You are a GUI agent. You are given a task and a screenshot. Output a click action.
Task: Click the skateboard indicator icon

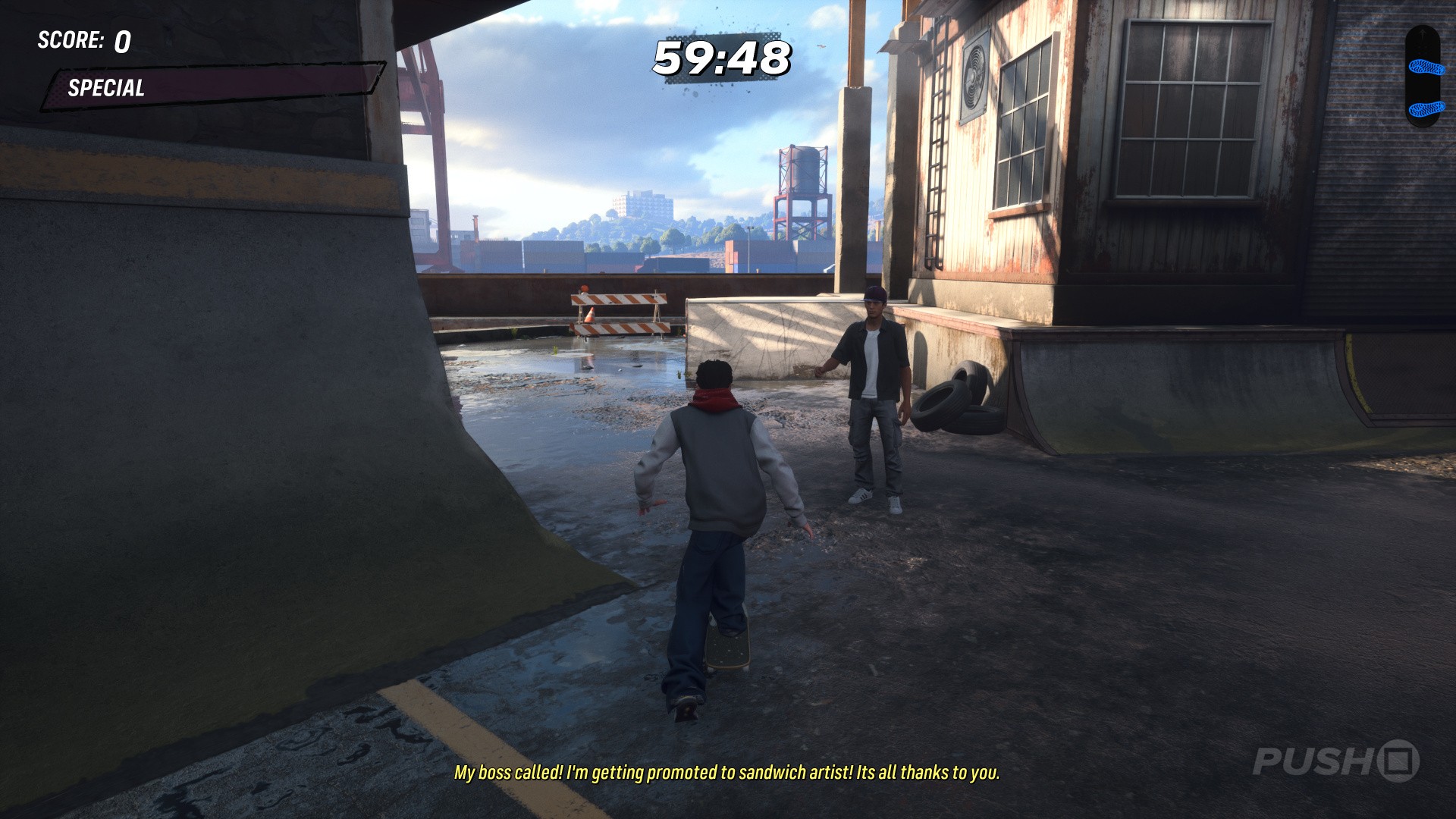[1422, 77]
